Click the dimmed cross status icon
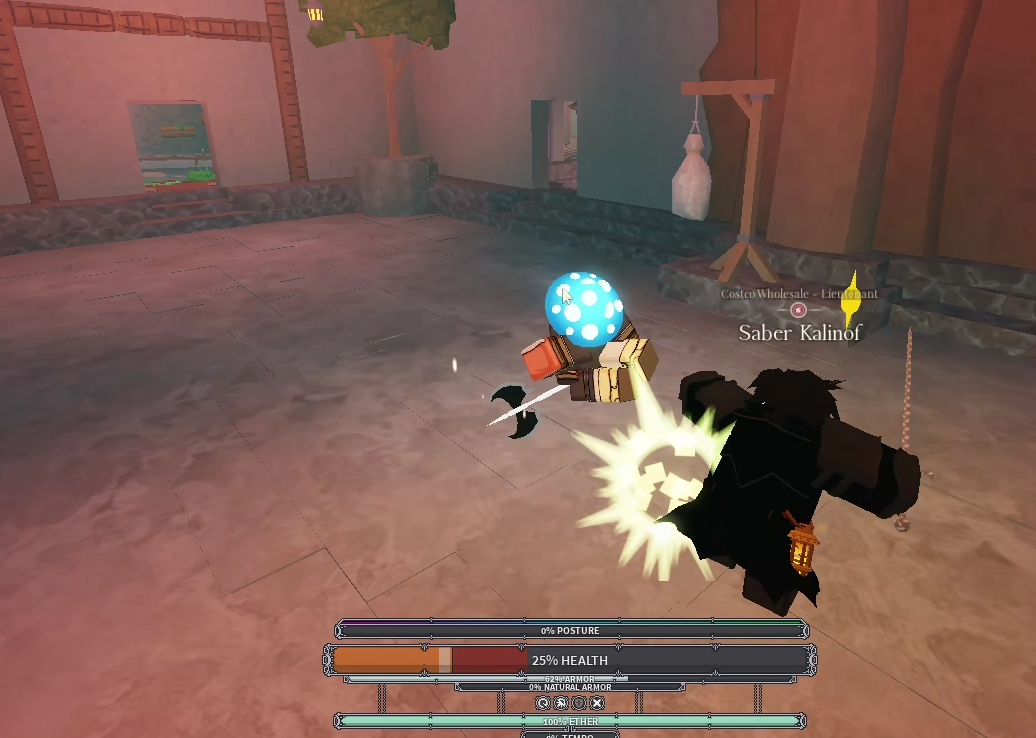 pyautogui.click(x=579, y=703)
